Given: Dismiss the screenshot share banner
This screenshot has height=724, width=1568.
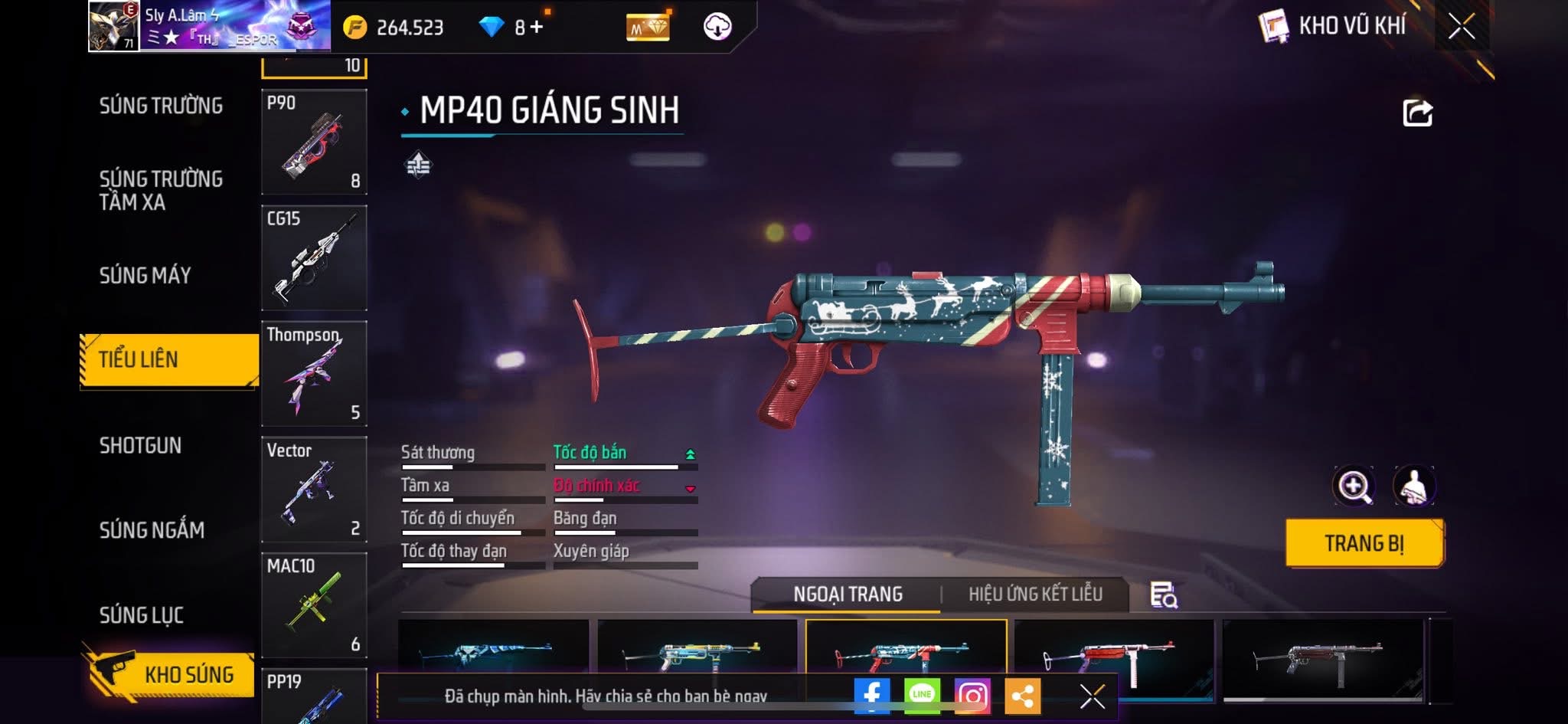Looking at the screenshot, I should click(1092, 696).
